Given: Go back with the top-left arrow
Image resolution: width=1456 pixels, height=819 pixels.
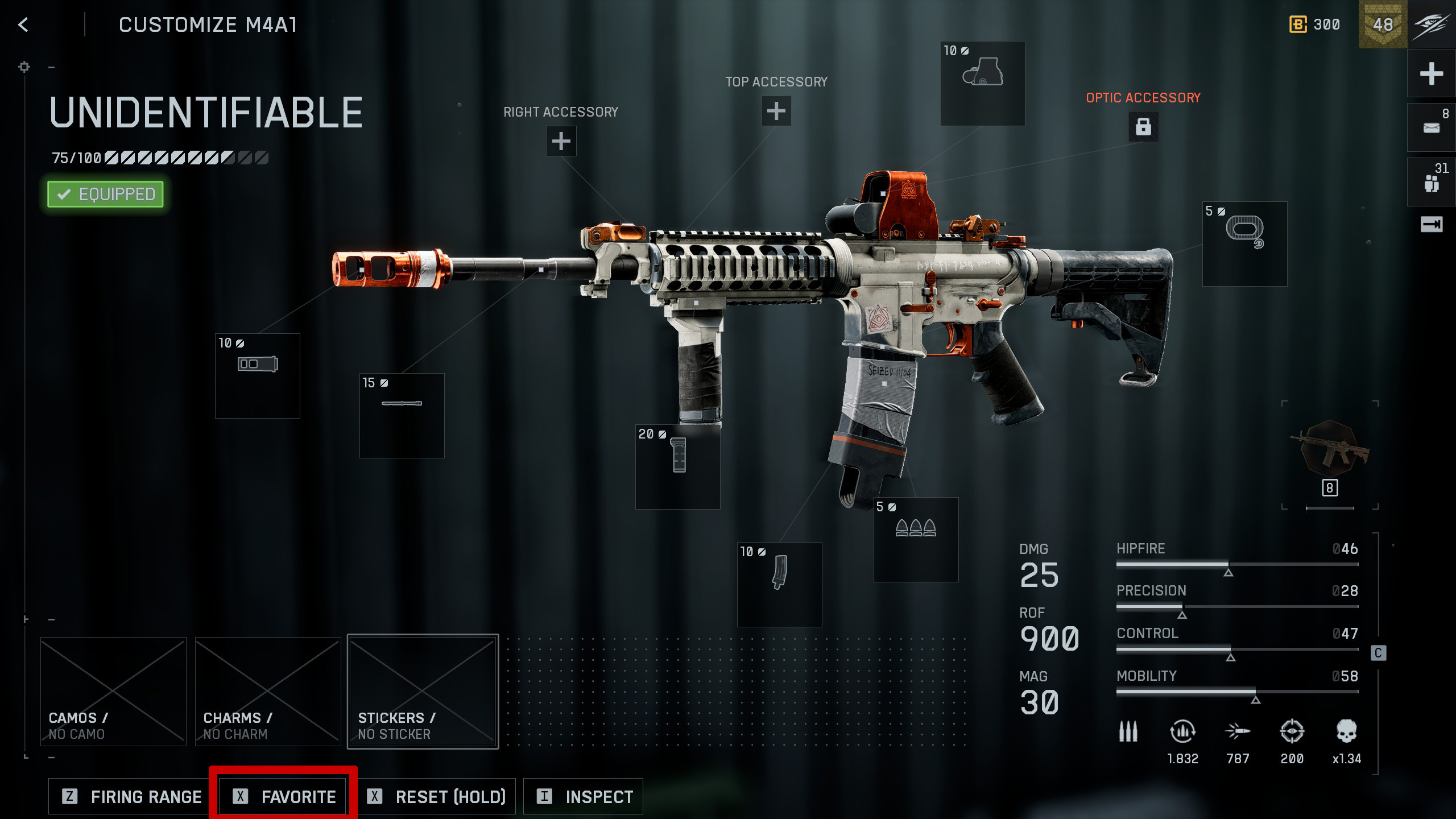Looking at the screenshot, I should [x=23, y=24].
